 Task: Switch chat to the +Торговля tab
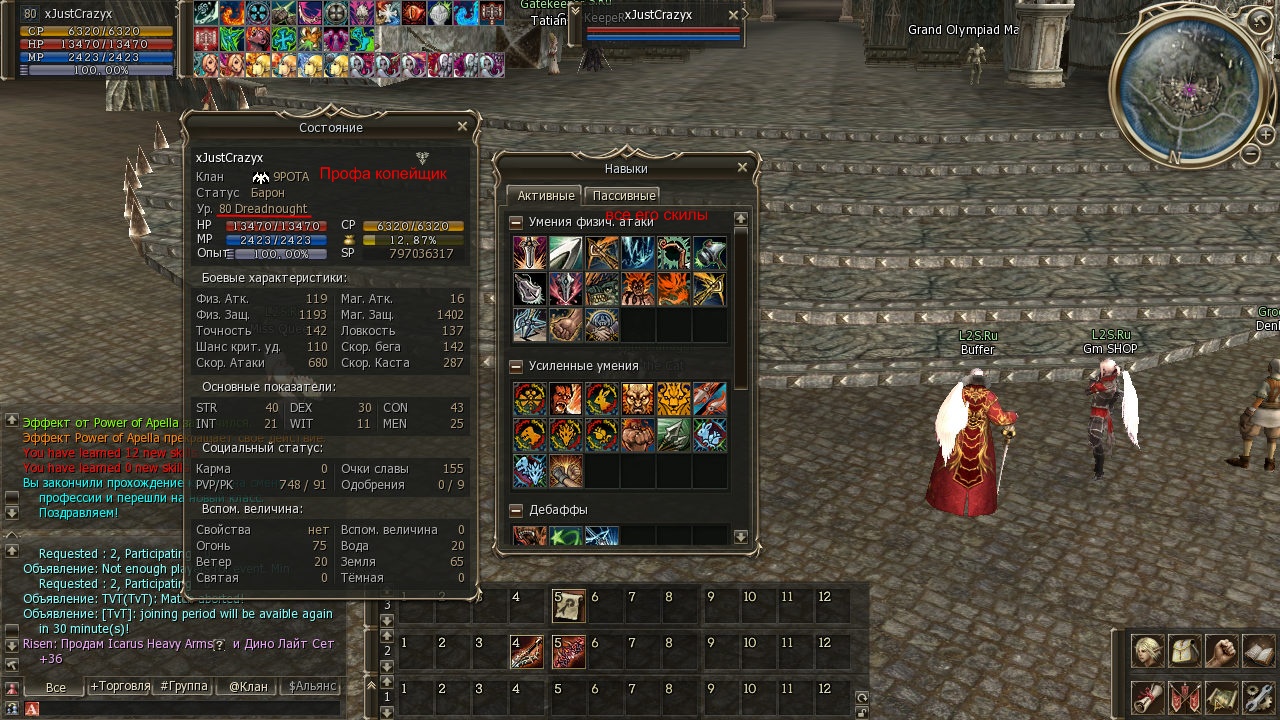pos(120,687)
